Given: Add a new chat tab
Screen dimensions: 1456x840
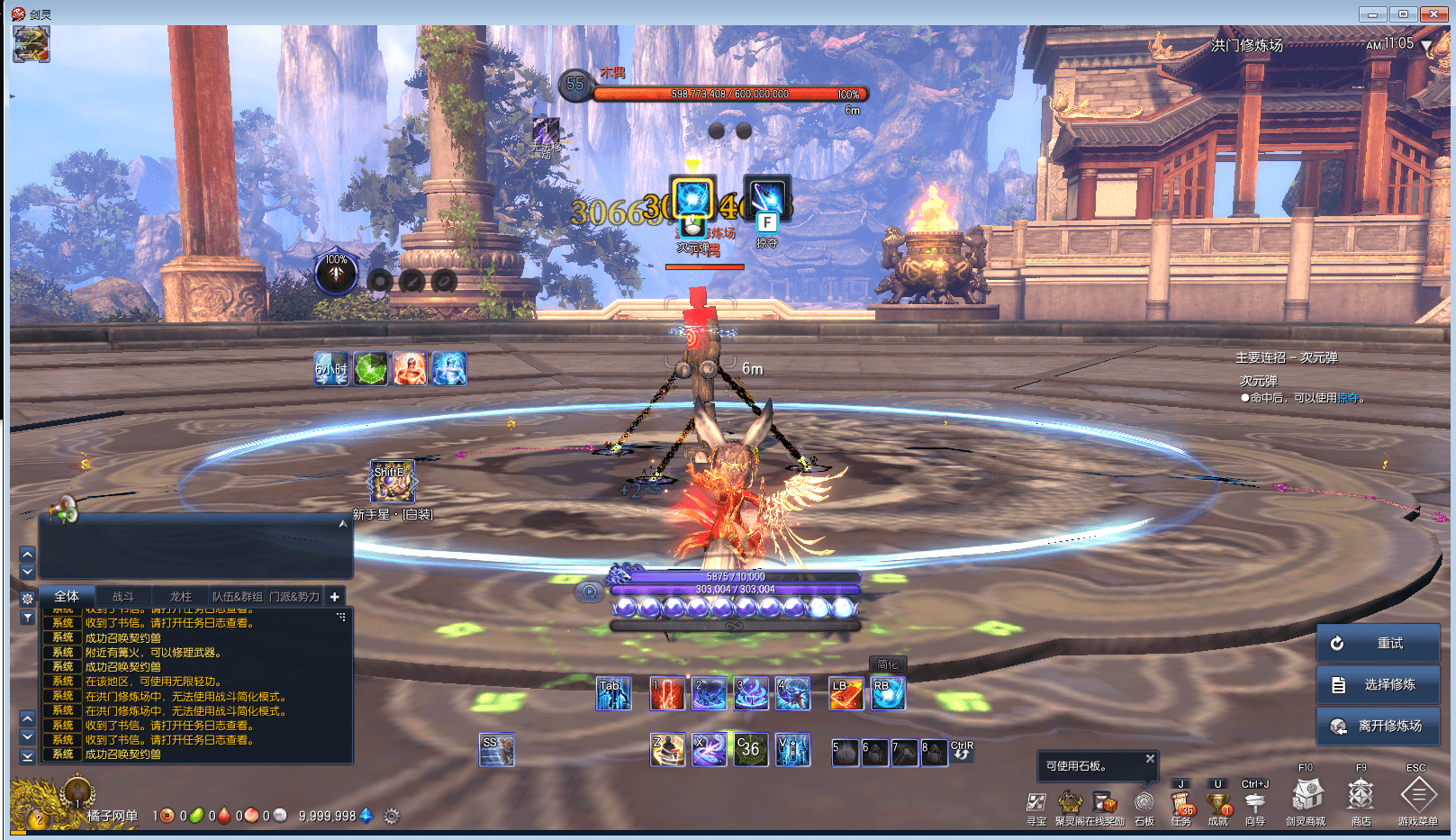Looking at the screenshot, I should click(334, 596).
